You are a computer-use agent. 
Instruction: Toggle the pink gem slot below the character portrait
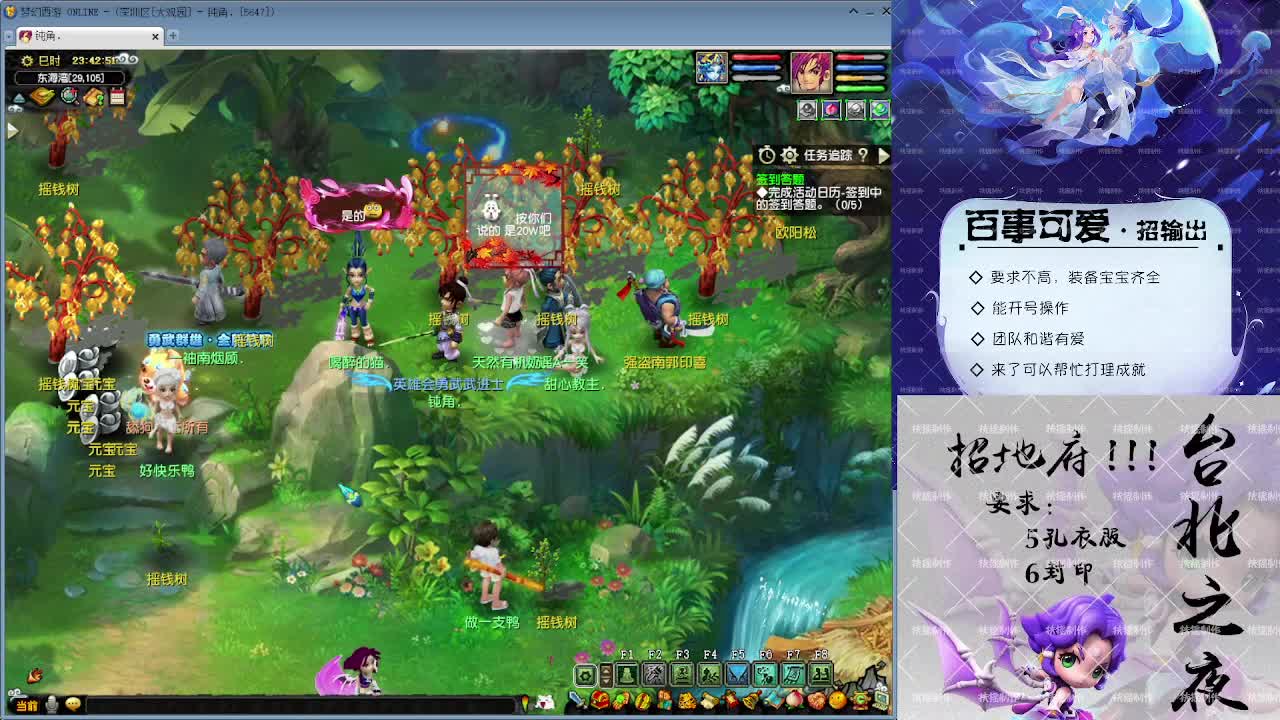[x=832, y=110]
